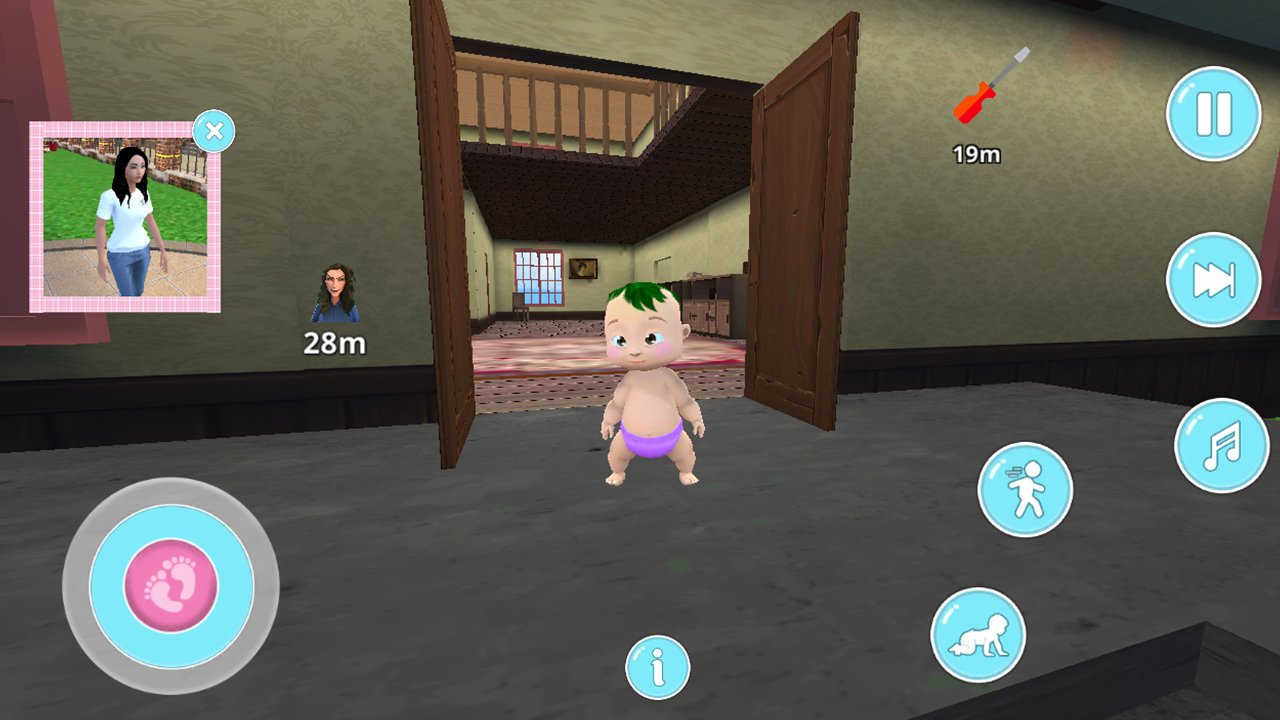Tap the running character icon
This screenshot has height=720, width=1280.
tap(1026, 491)
